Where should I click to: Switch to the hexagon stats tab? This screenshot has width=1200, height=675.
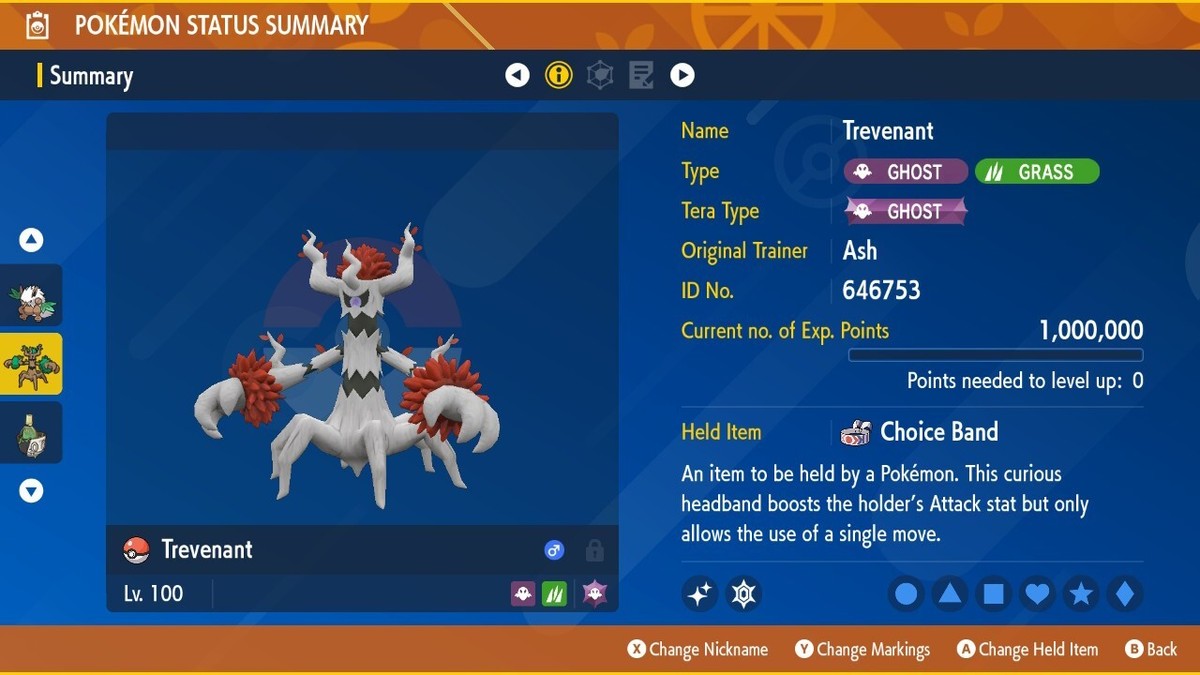click(x=600, y=75)
